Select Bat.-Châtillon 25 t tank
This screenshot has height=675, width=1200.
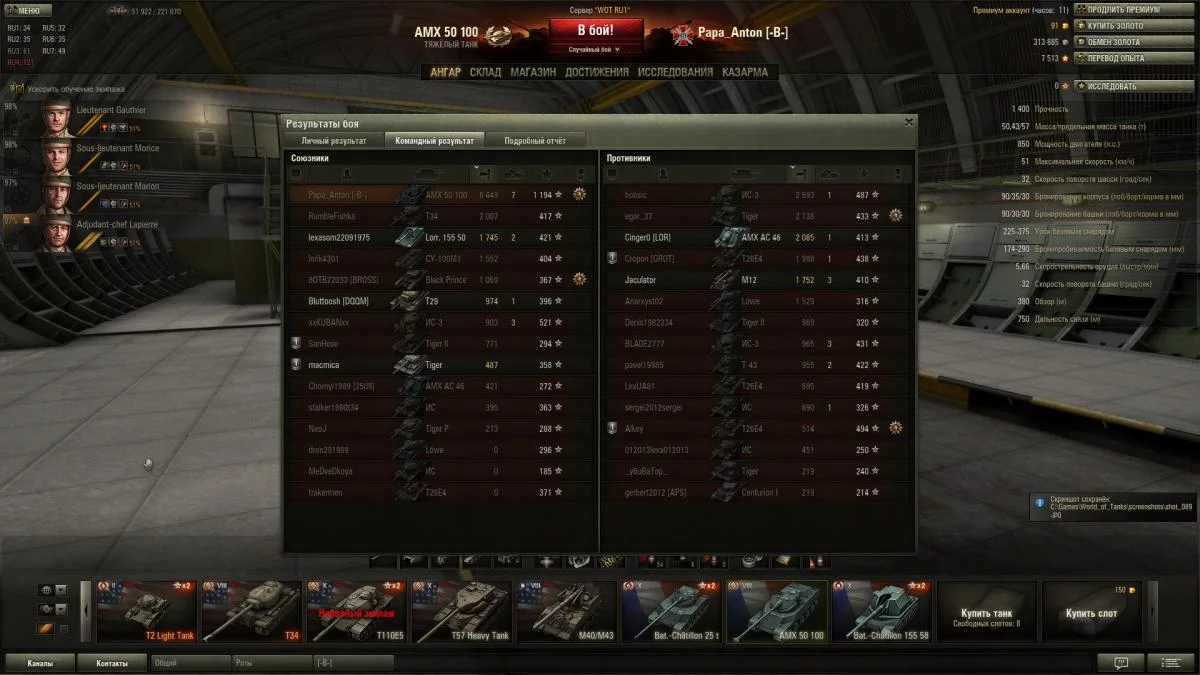tap(671, 611)
